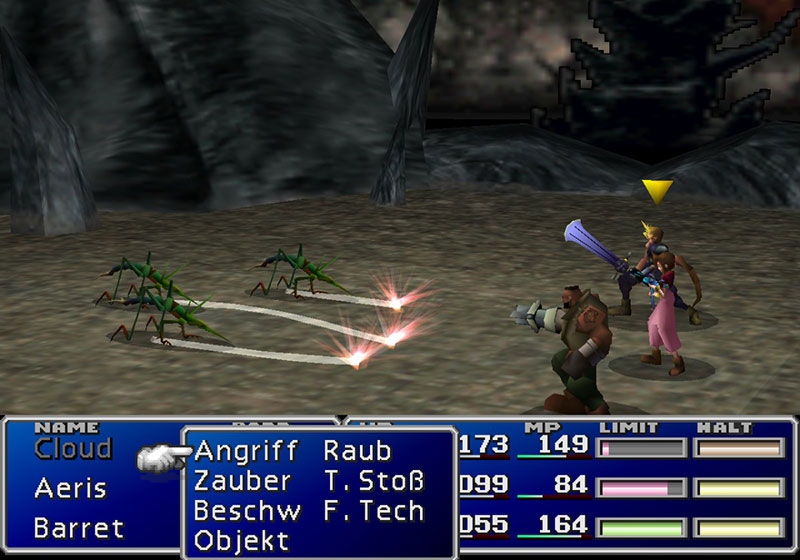Open the Objekt item menu
The width and height of the screenshot is (800, 560).
coord(241,541)
